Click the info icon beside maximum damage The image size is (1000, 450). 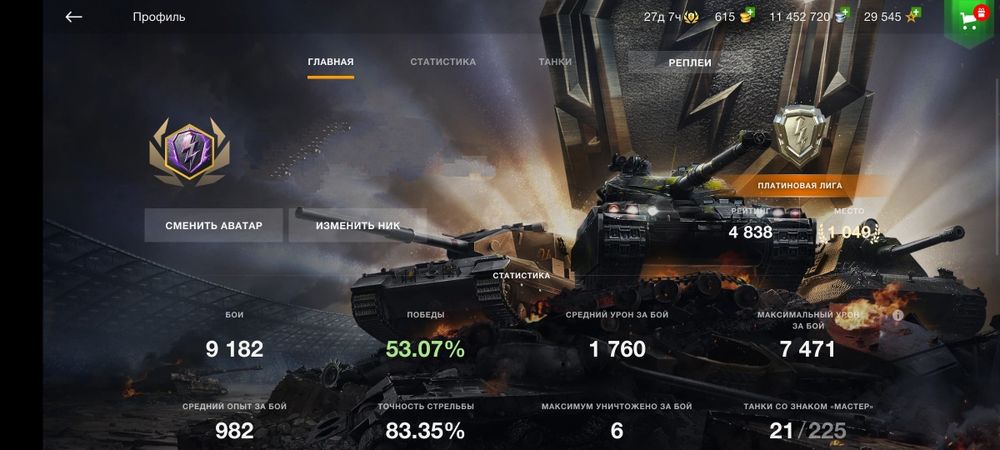898,315
